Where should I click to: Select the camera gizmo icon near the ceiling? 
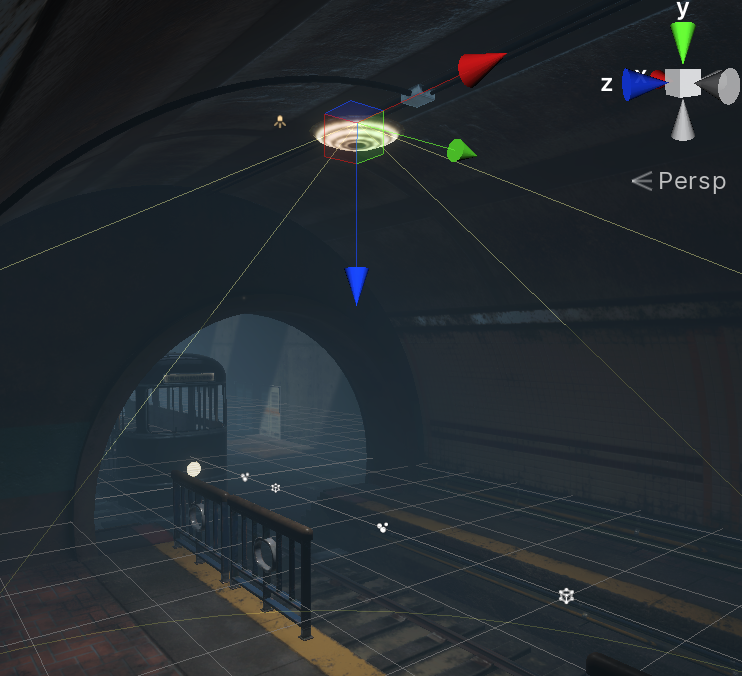coord(417,96)
